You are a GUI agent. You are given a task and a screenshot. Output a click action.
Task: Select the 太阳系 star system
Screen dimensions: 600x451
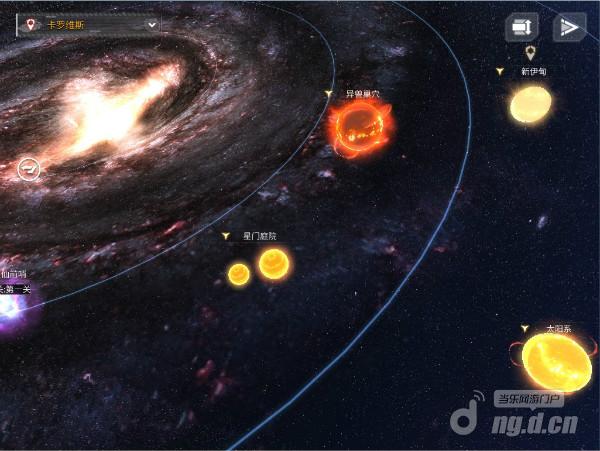pyautogui.click(x=556, y=359)
